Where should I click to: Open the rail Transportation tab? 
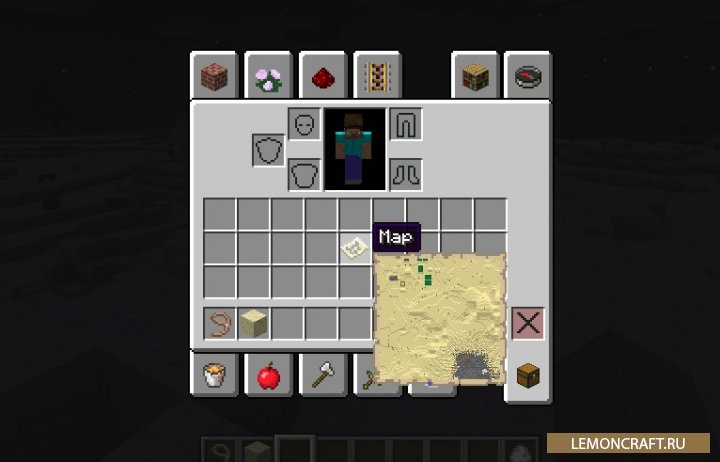(377, 77)
